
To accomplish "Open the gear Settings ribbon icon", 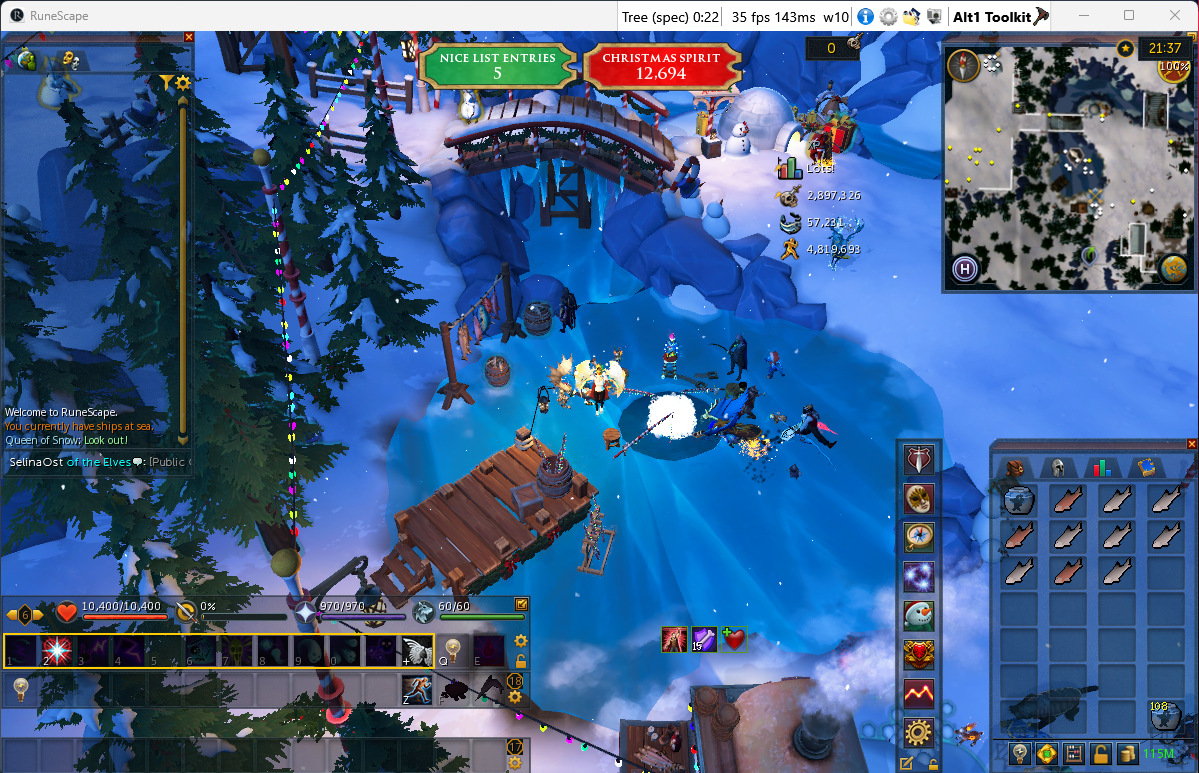I will (x=918, y=732).
